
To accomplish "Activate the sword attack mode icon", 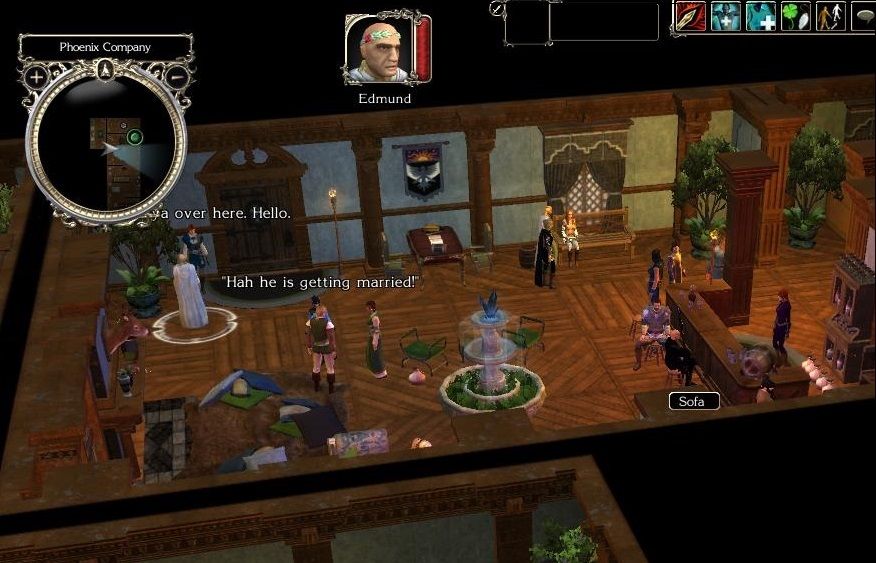I will pyautogui.click(x=689, y=17).
